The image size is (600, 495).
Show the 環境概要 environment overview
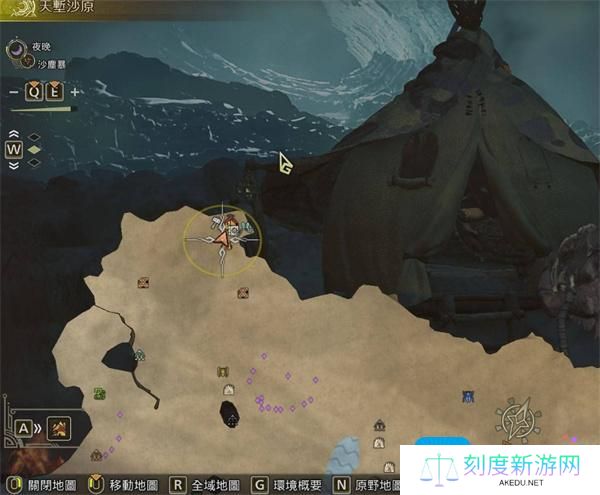[x=292, y=485]
